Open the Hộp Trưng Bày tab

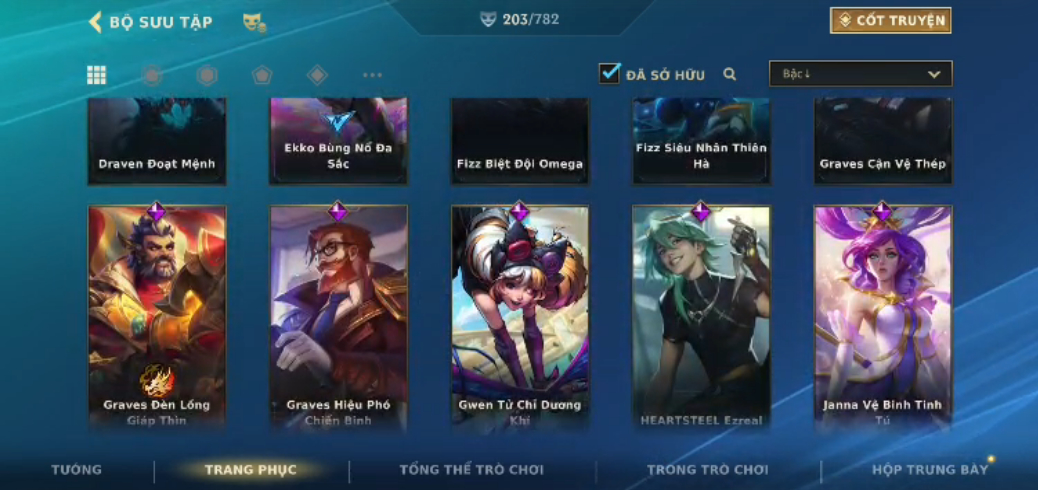[x=930, y=470]
